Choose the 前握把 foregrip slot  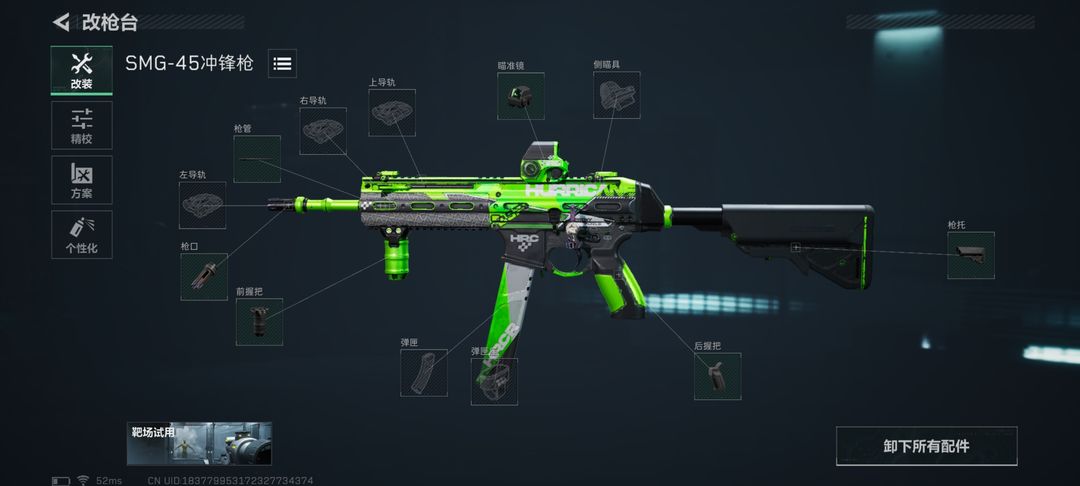point(259,322)
